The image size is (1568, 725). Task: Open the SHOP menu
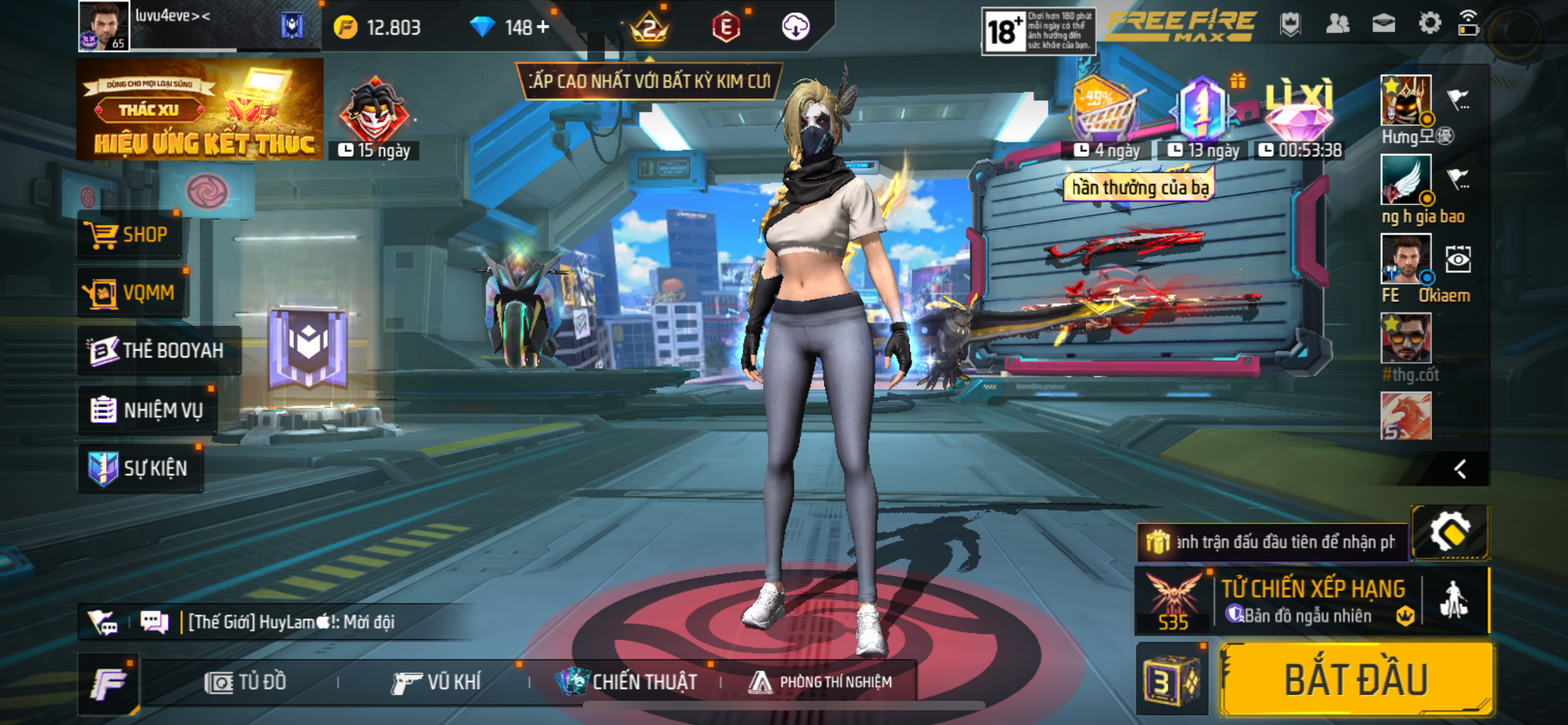[x=130, y=235]
